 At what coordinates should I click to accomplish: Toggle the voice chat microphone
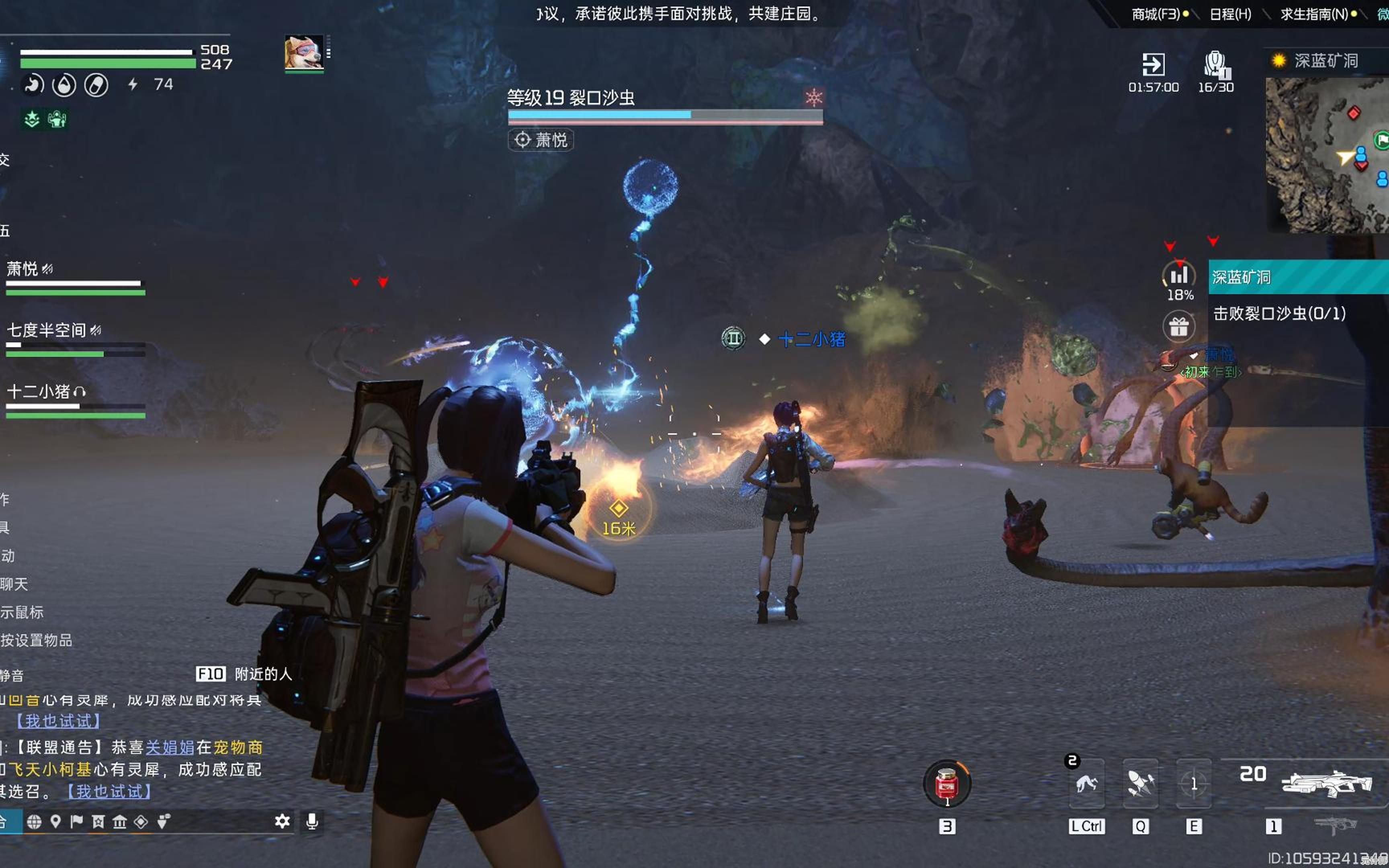312,821
